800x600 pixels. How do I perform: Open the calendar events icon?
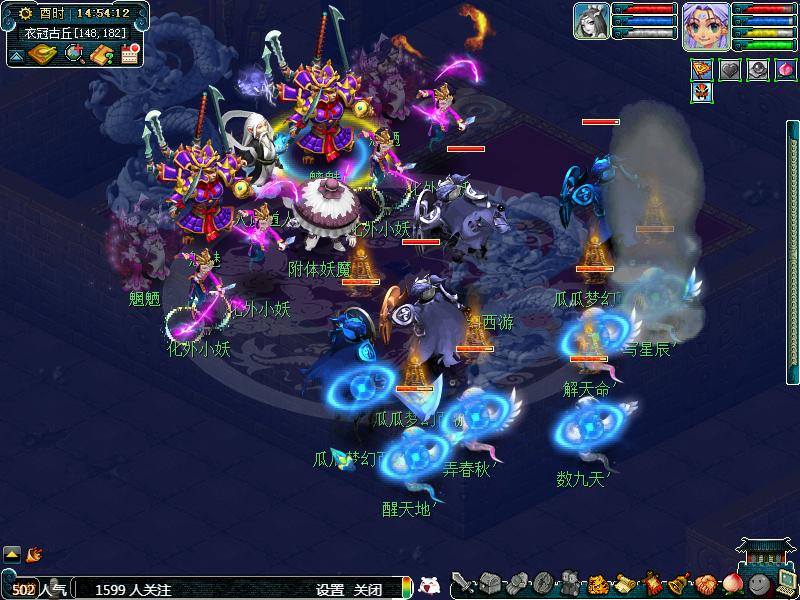pos(128,54)
